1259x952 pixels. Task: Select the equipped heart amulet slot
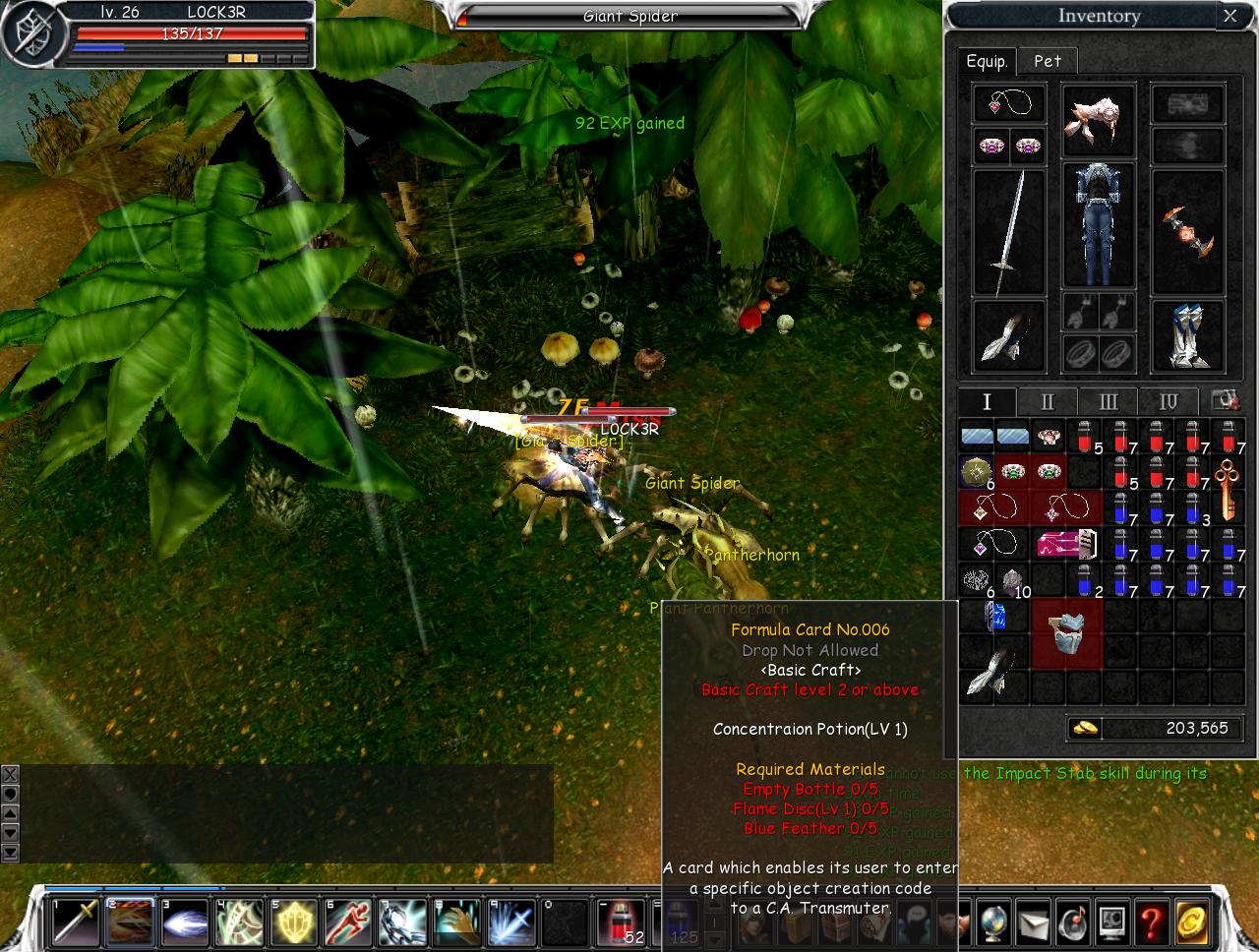(1008, 104)
